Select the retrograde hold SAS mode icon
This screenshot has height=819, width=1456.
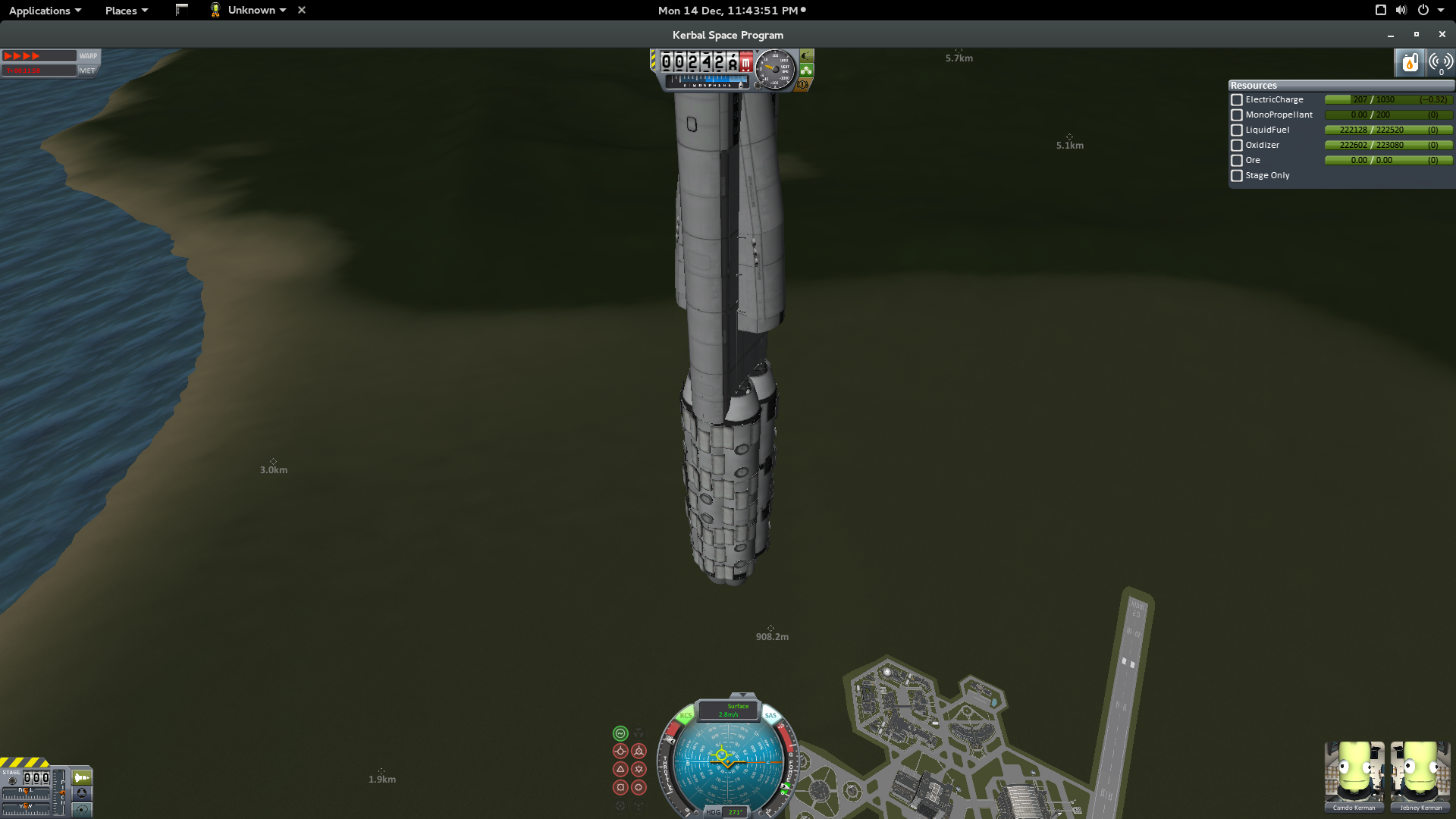(x=639, y=751)
